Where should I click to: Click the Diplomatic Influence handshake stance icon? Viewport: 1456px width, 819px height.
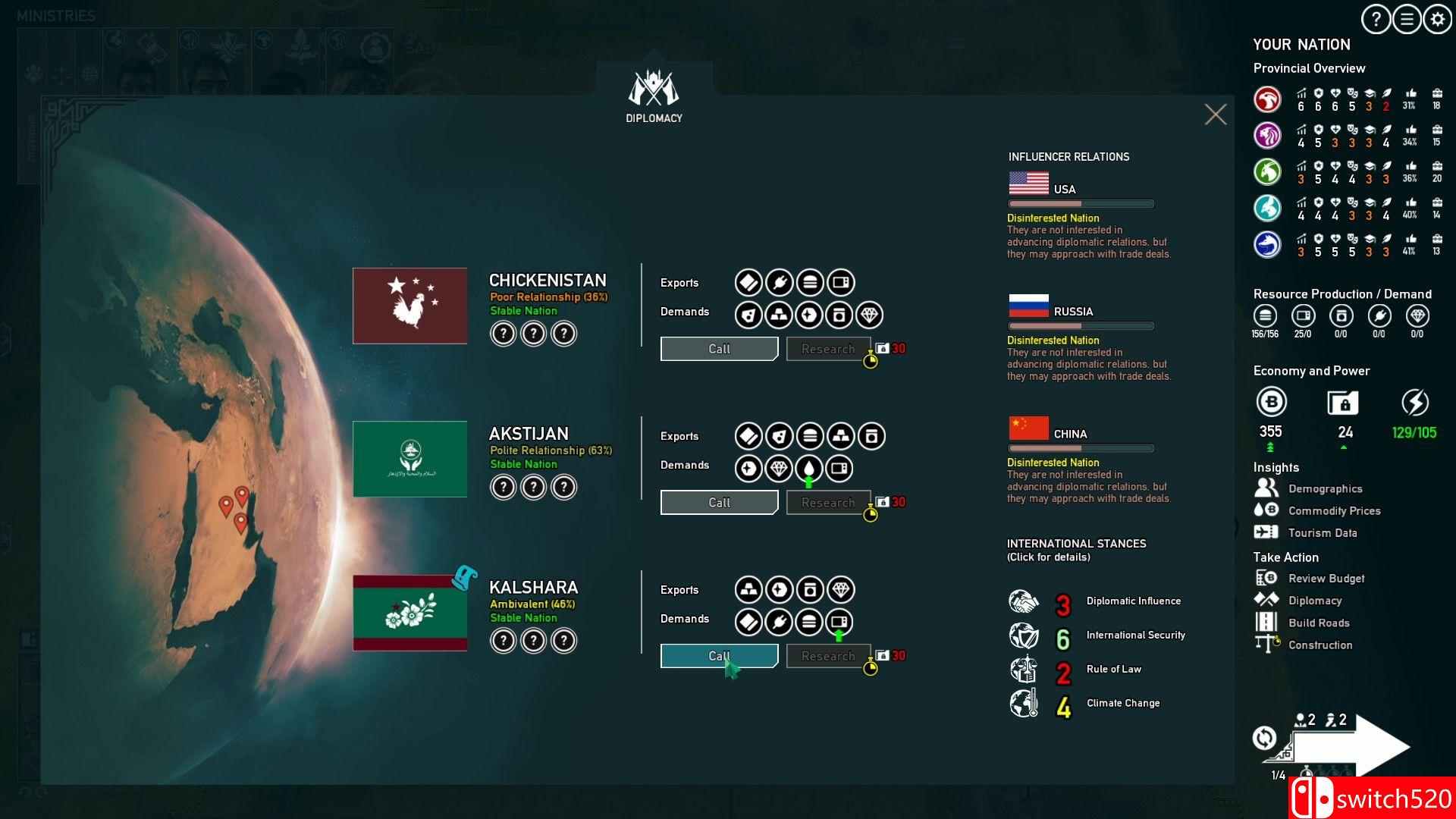pyautogui.click(x=1023, y=604)
